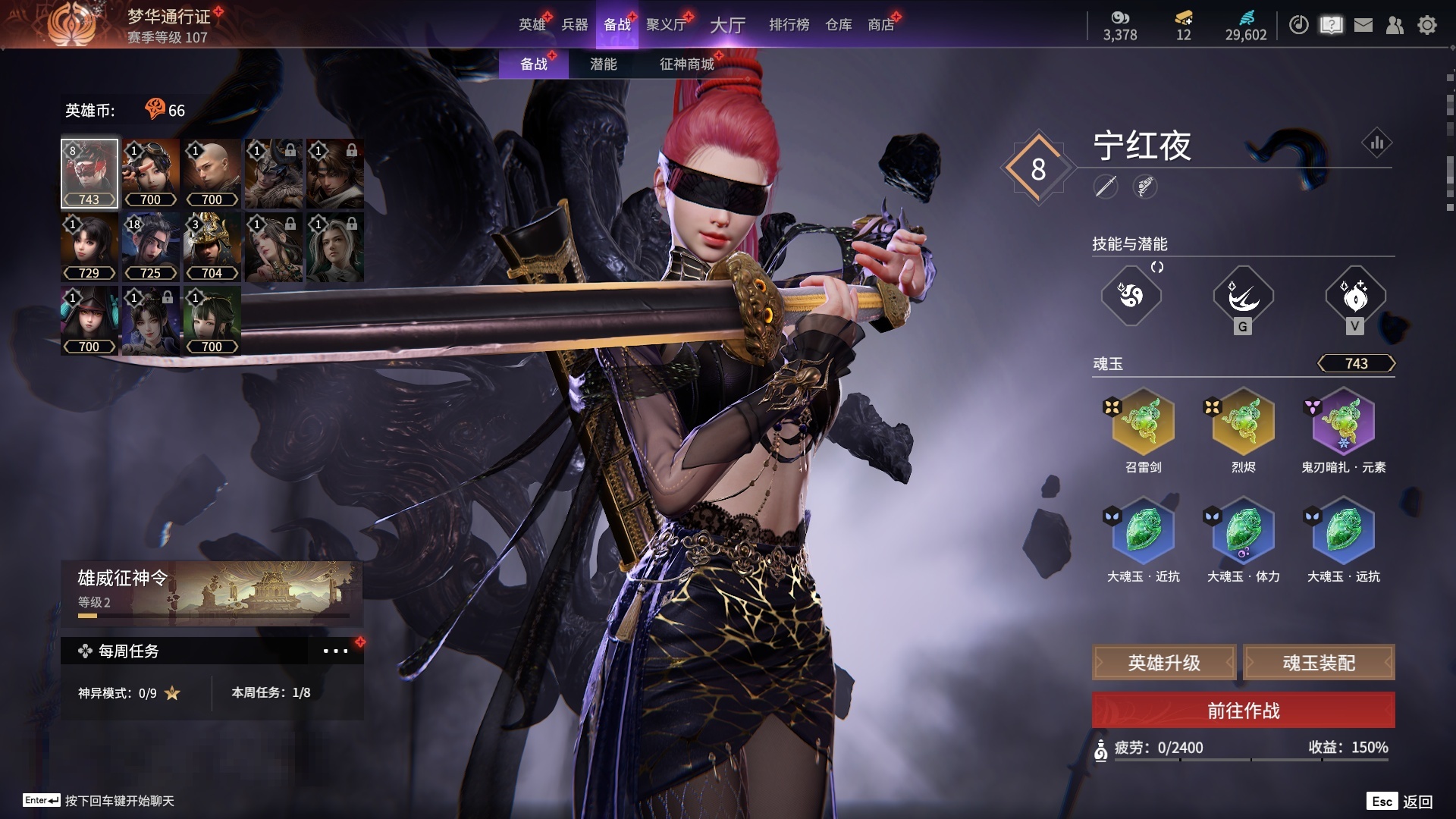This screenshot has height=819, width=1456.
Task: Switch to the 潜能 sub-tab
Action: (603, 64)
